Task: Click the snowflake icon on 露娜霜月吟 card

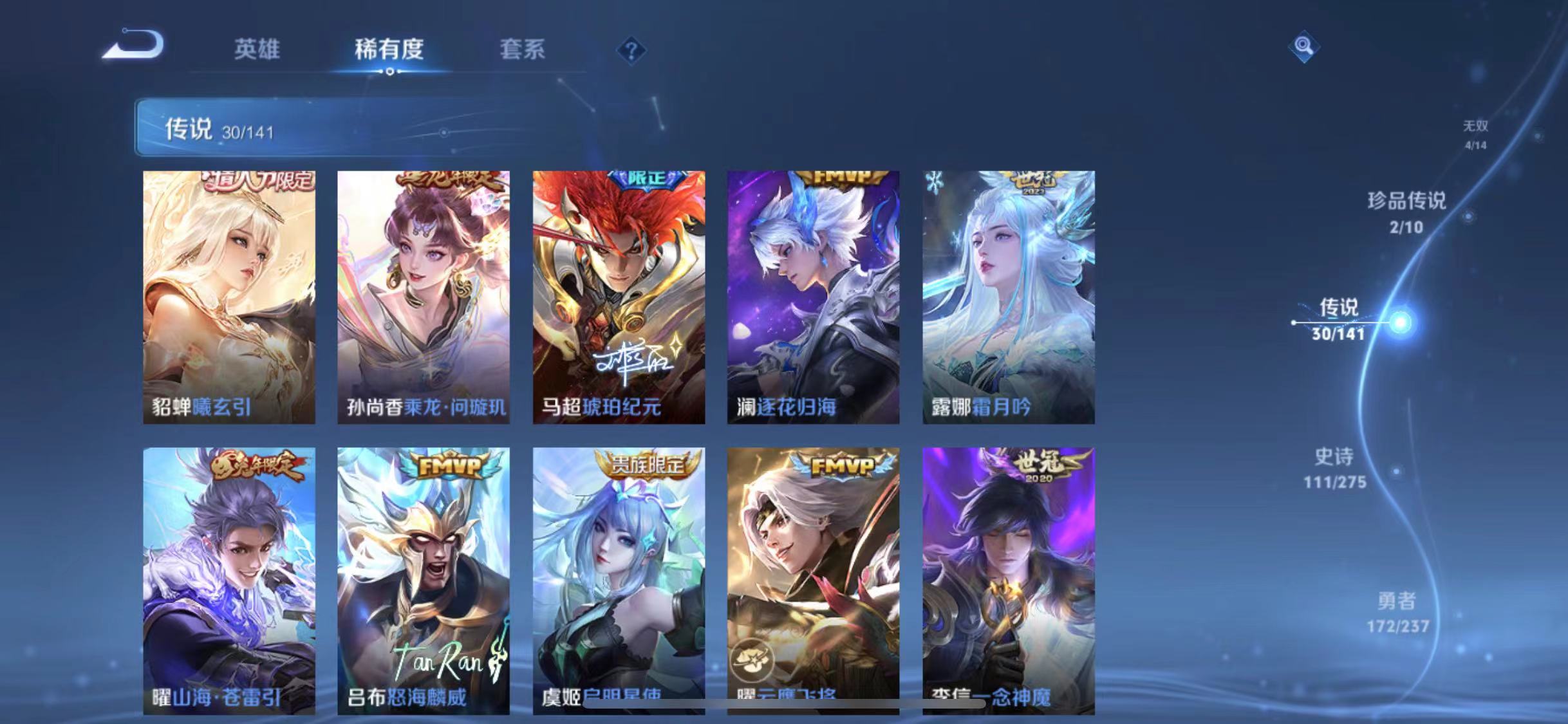Action: (x=933, y=183)
